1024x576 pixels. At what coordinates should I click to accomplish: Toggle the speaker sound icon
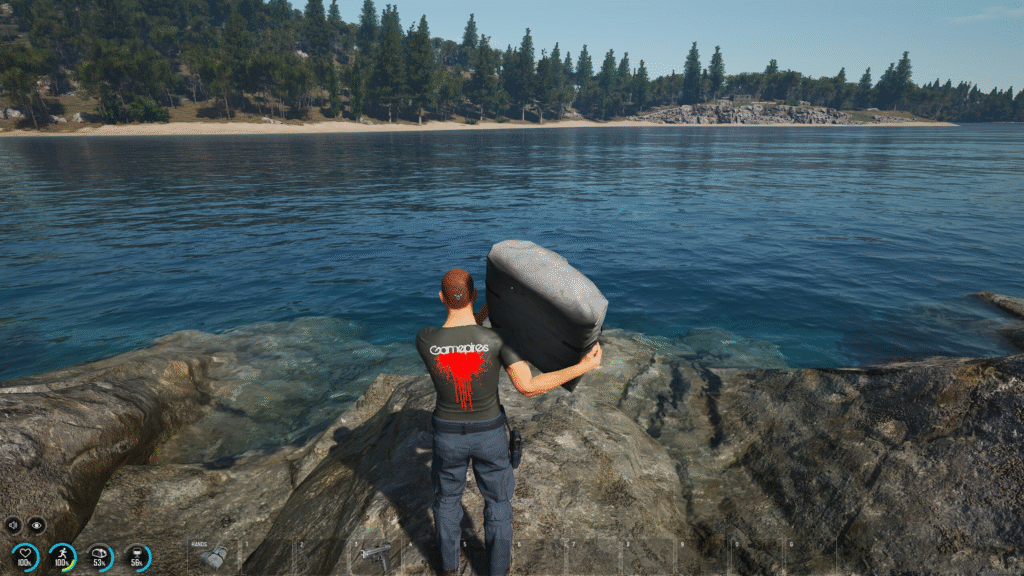(13, 525)
